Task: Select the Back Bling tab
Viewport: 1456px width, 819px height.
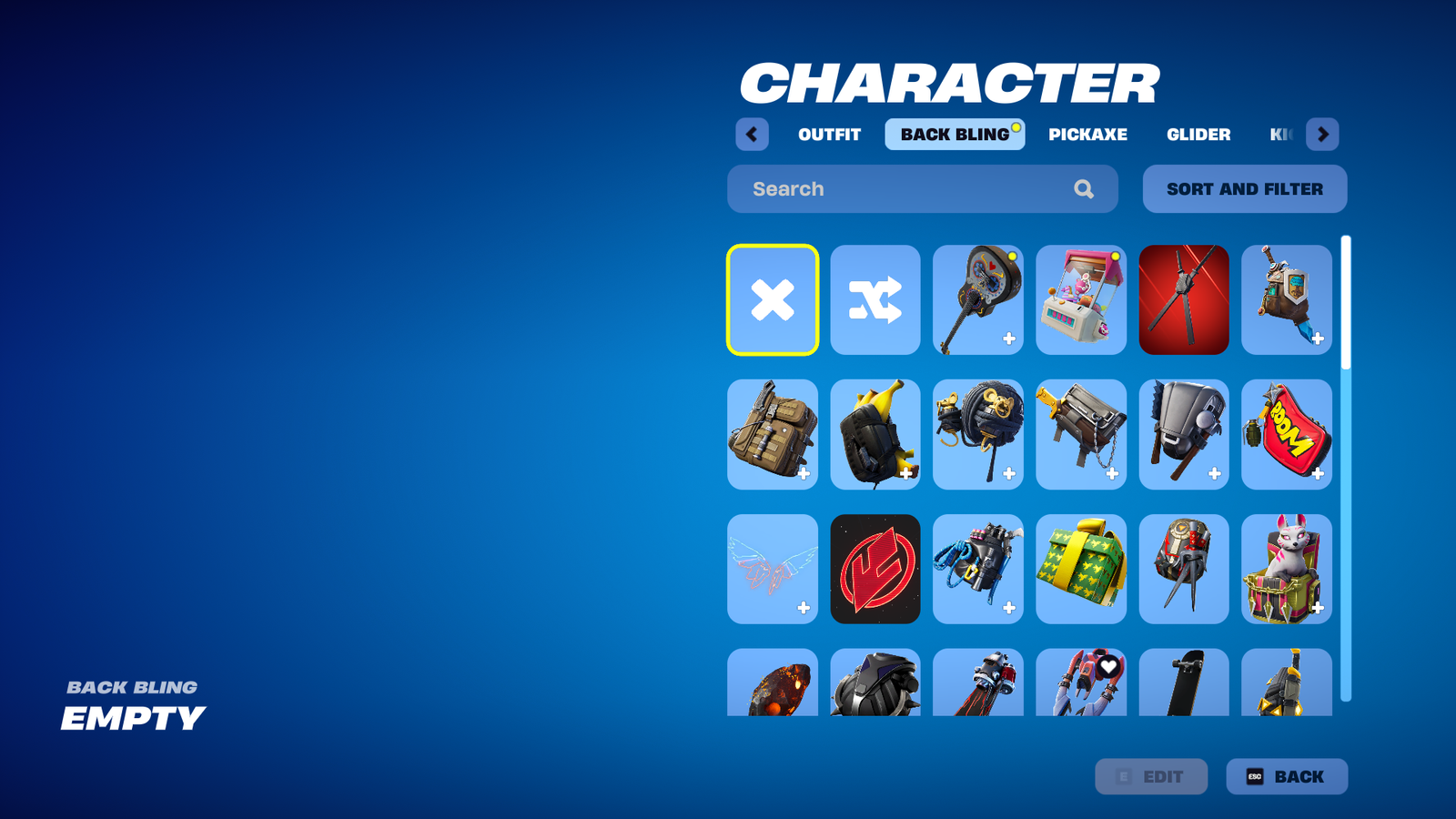Action: pos(955,135)
